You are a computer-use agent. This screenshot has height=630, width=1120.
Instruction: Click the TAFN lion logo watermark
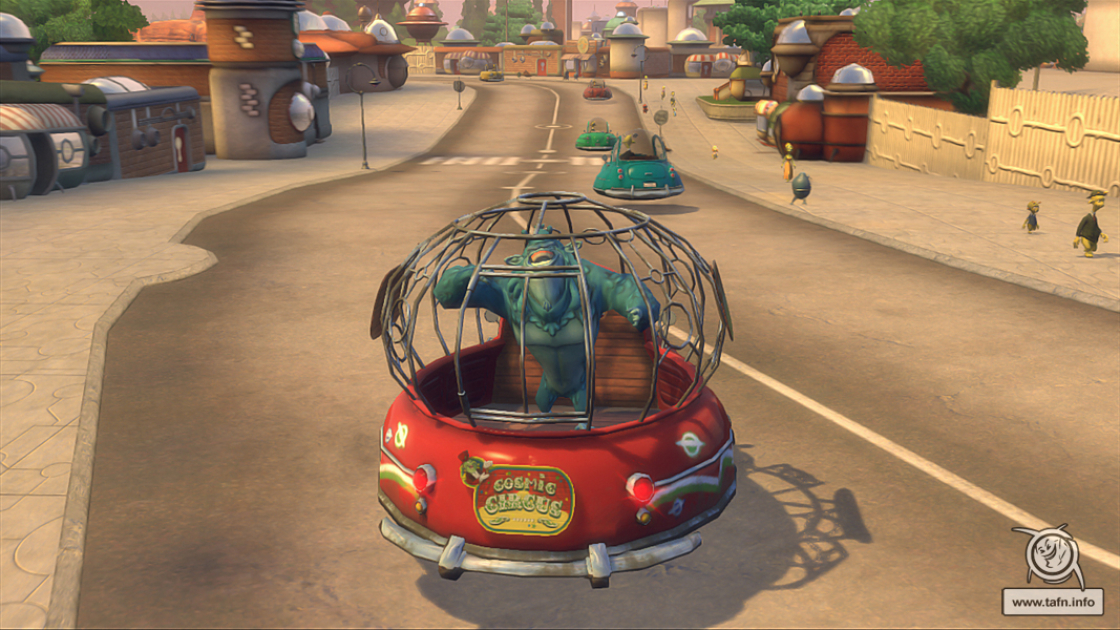click(1052, 558)
